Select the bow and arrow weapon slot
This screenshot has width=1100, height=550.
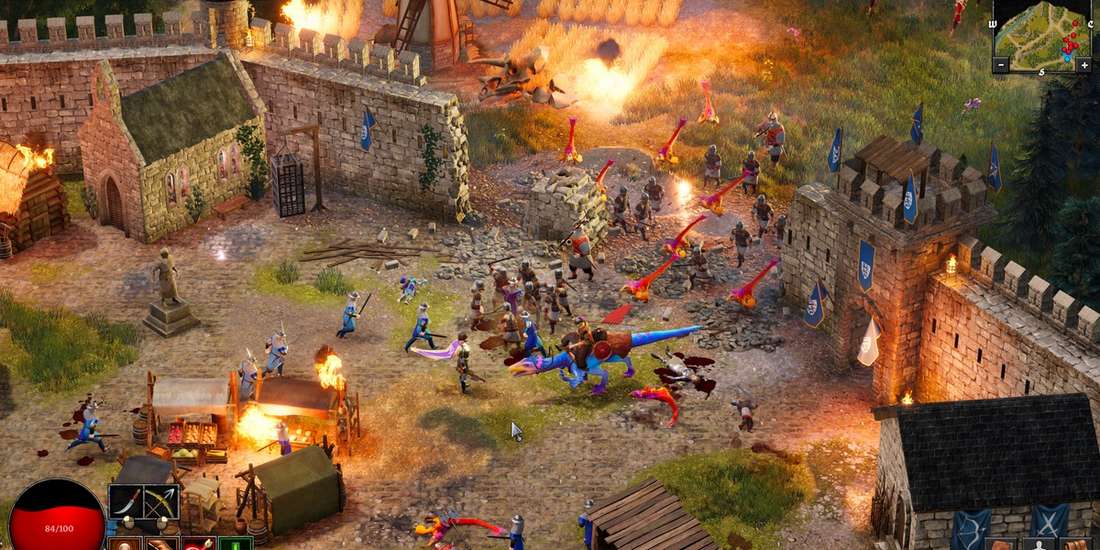click(160, 501)
